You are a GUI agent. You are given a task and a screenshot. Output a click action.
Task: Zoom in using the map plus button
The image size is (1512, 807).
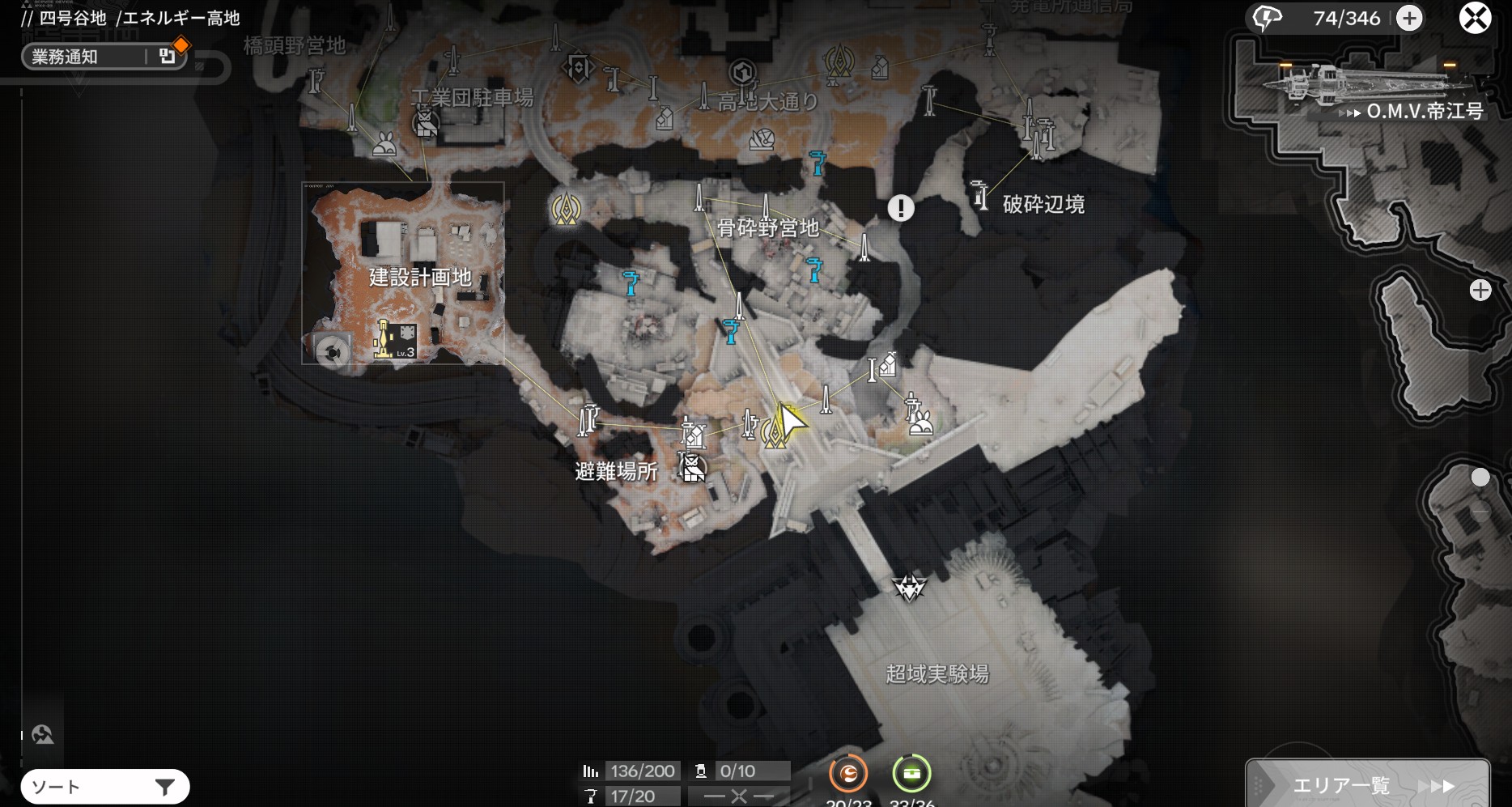tap(1480, 291)
